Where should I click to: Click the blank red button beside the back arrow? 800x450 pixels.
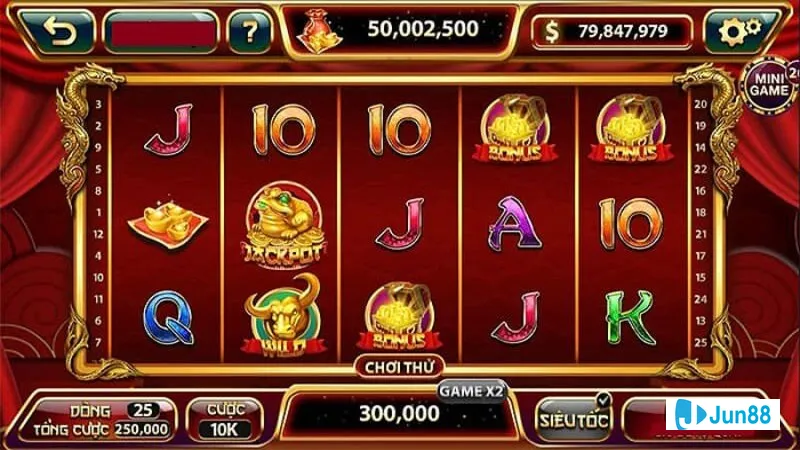(x=160, y=33)
